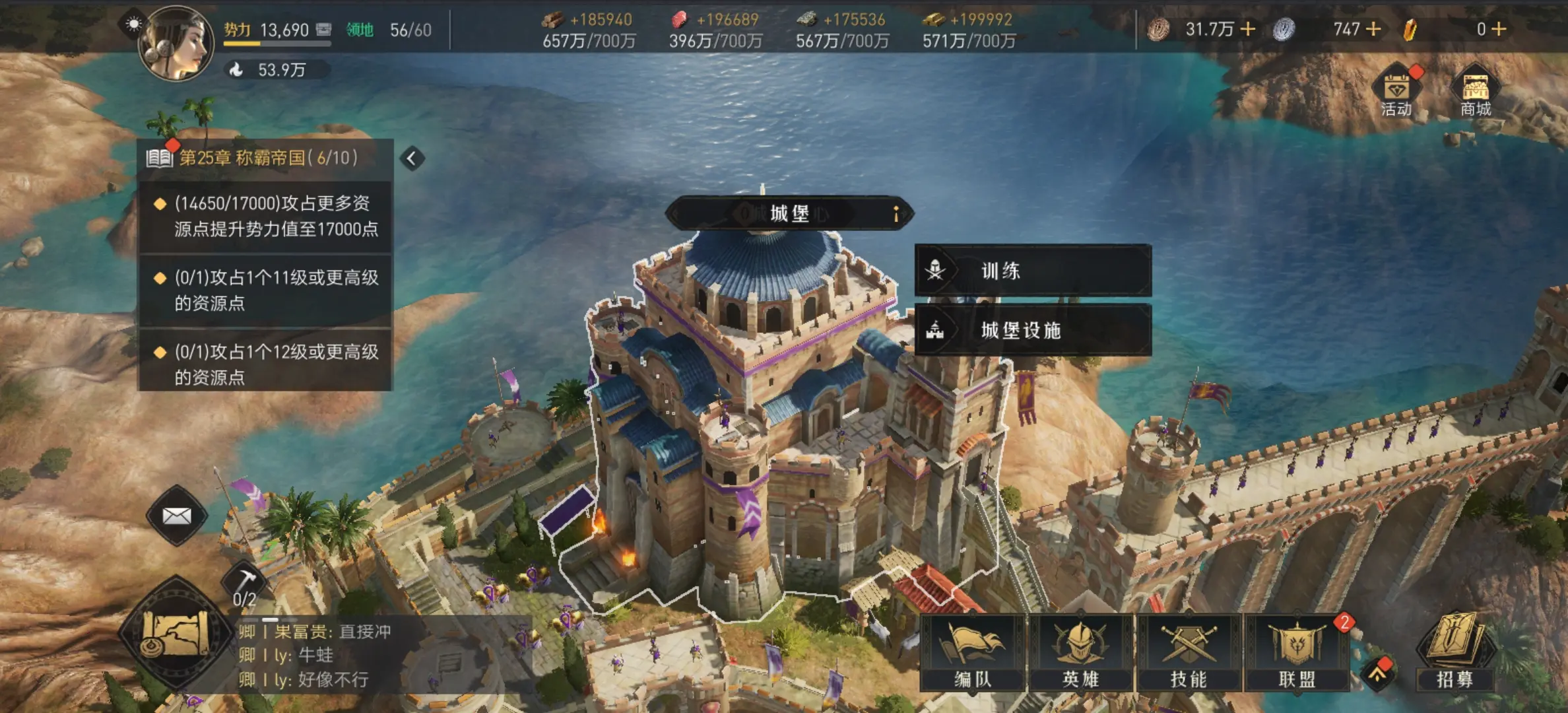Collapse the quest tracker panel arrow
The height and width of the screenshot is (713, 1568).
click(412, 158)
